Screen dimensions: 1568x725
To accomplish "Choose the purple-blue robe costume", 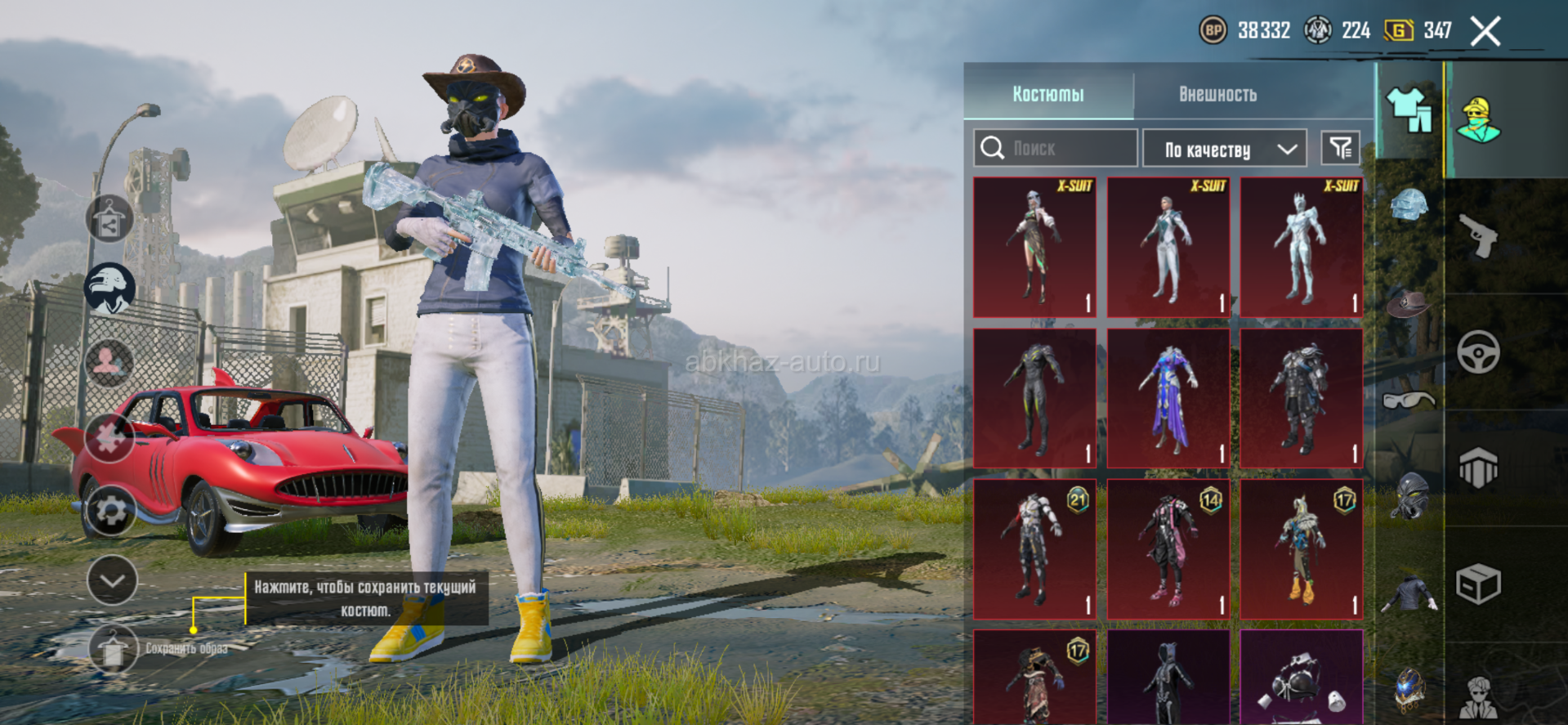I will pyautogui.click(x=1168, y=399).
